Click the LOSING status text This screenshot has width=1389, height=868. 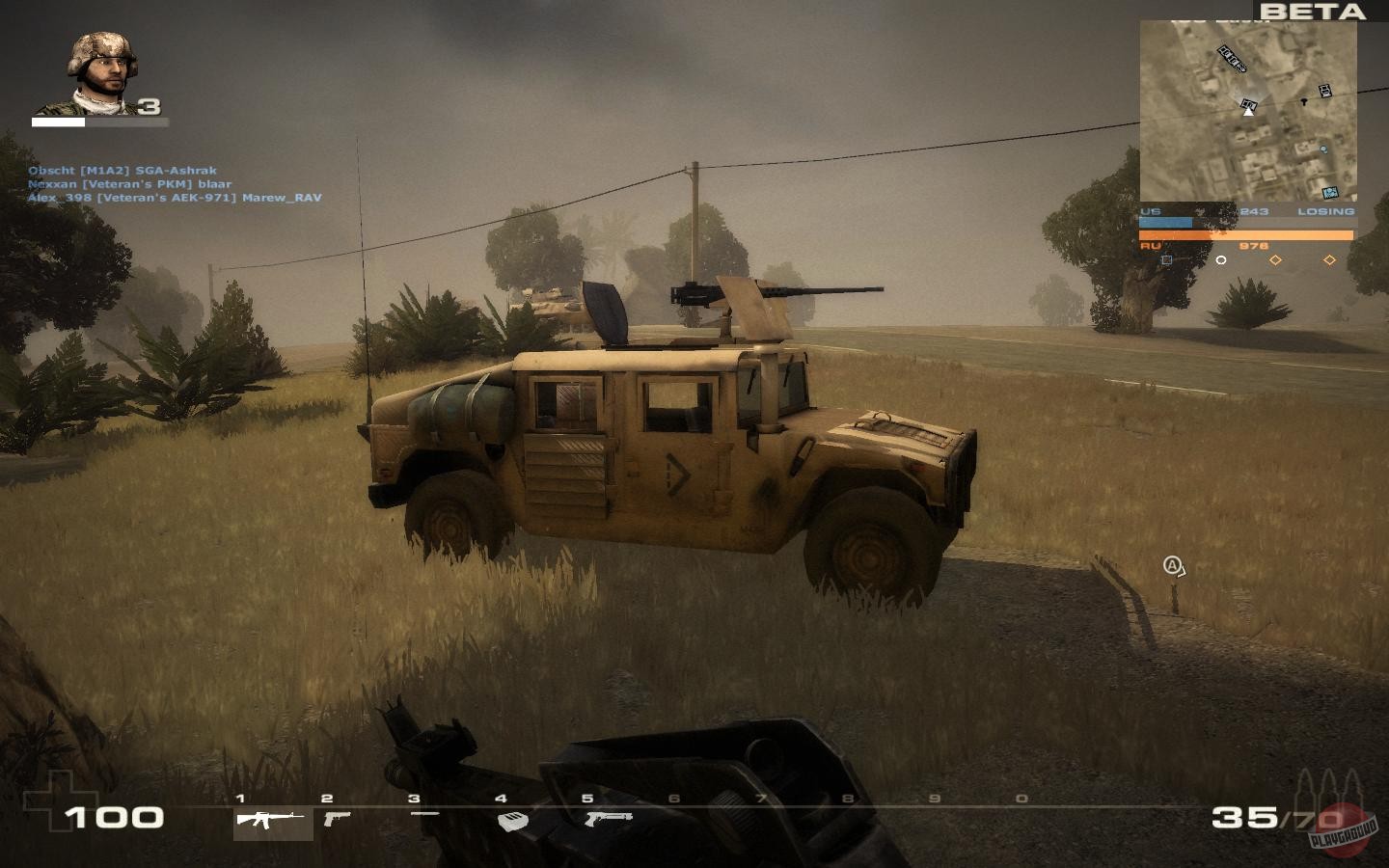click(x=1327, y=209)
